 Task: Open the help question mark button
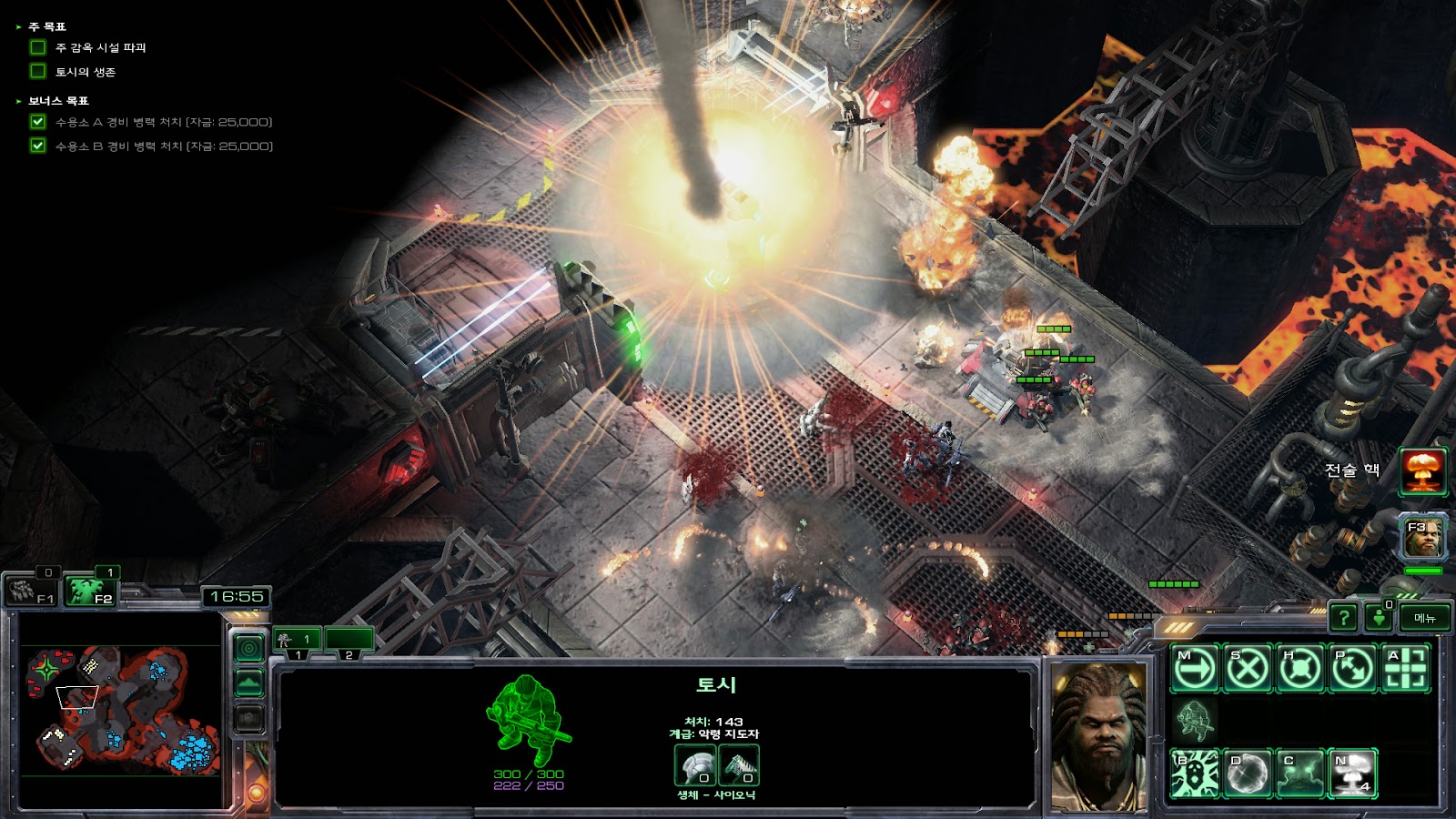(1343, 618)
